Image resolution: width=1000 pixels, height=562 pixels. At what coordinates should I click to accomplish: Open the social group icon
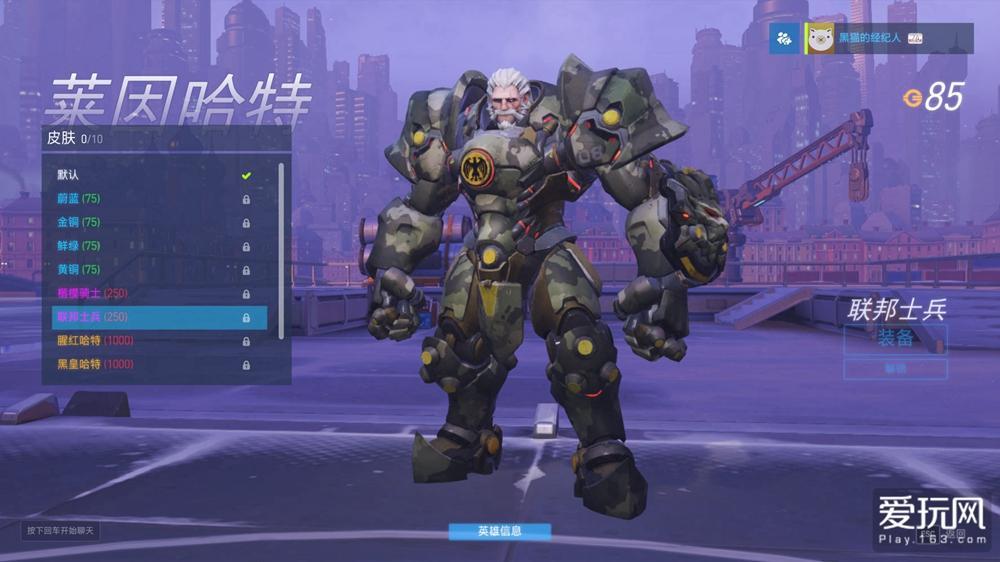pos(785,38)
